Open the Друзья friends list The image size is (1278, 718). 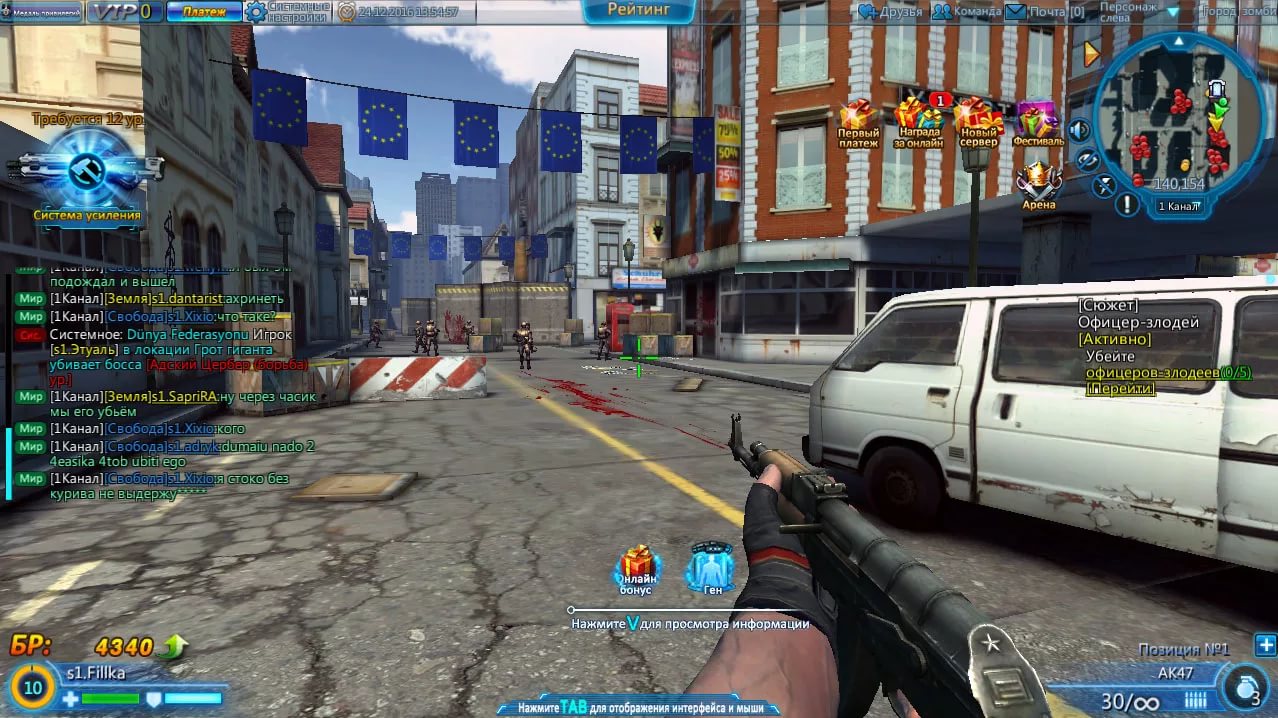point(891,12)
